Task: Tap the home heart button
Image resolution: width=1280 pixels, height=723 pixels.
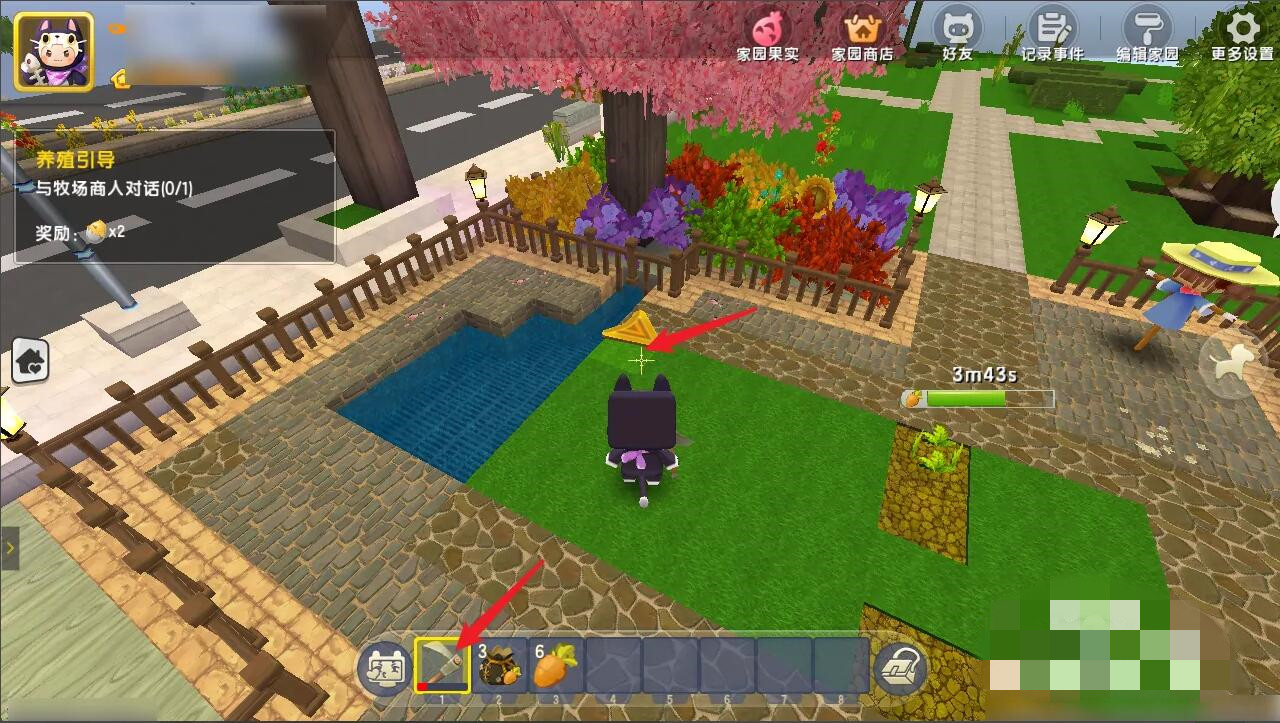Action: 30,361
